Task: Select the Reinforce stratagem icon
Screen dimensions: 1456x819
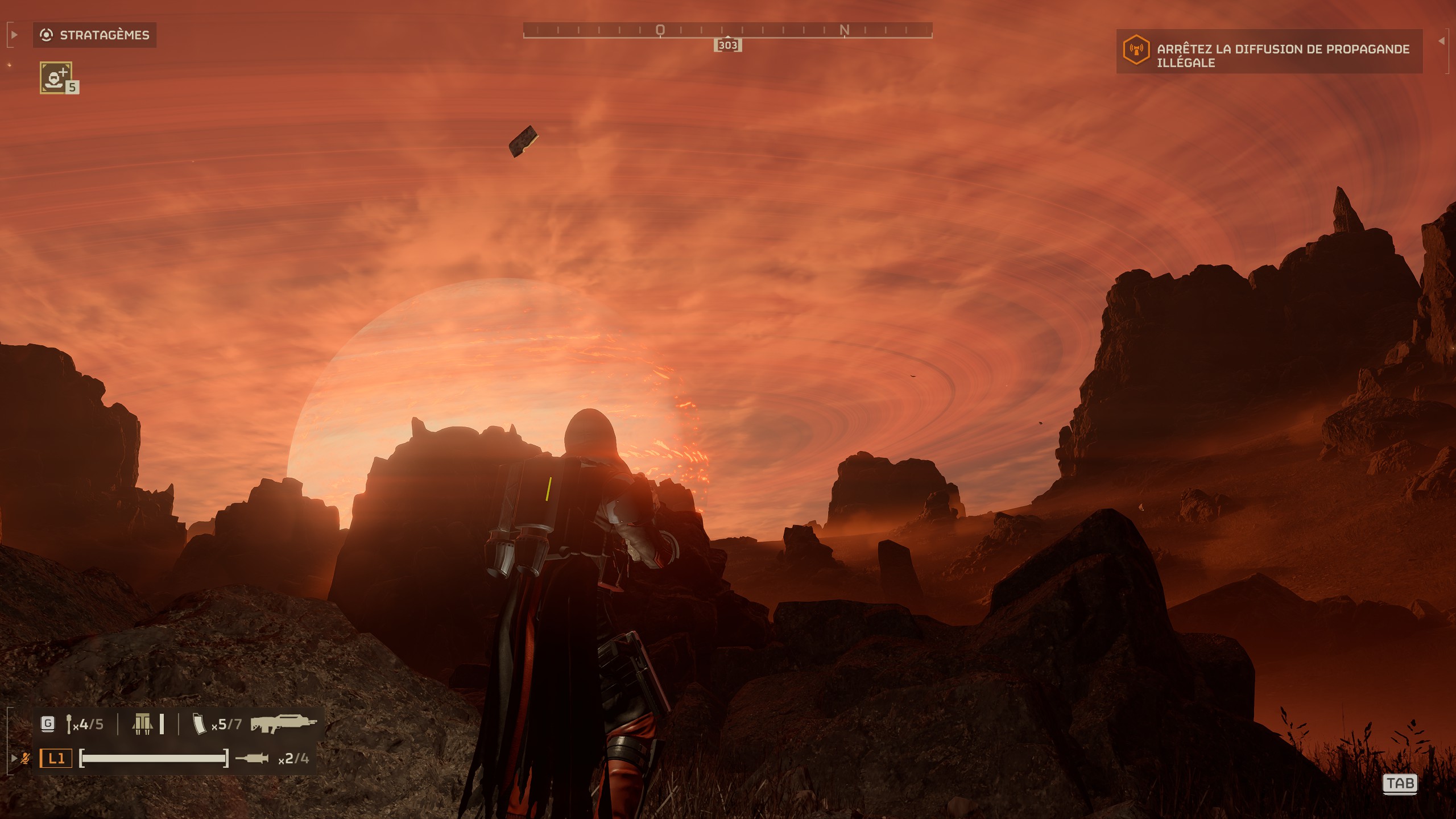Action: tap(56, 77)
